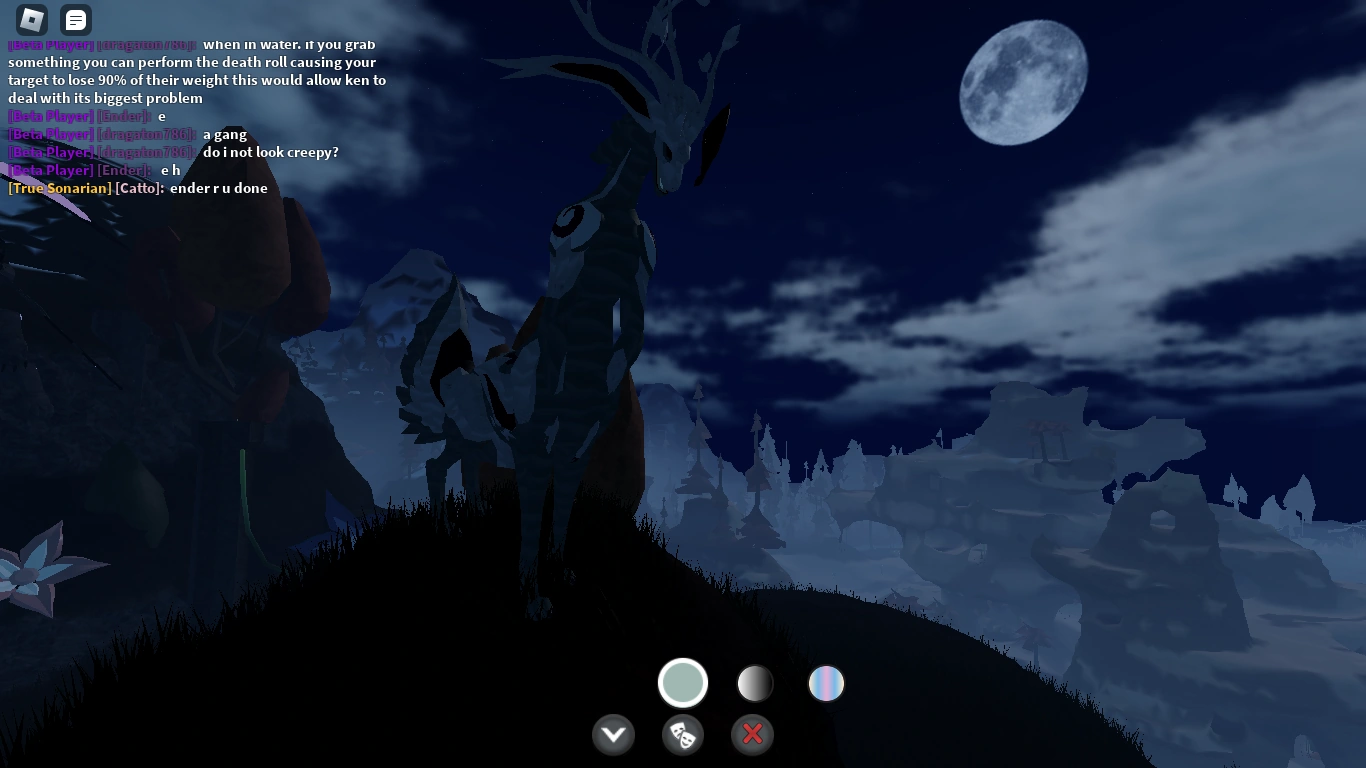Toggle the chat window with the document icon
Image resolution: width=1366 pixels, height=768 pixels.
[74, 19]
